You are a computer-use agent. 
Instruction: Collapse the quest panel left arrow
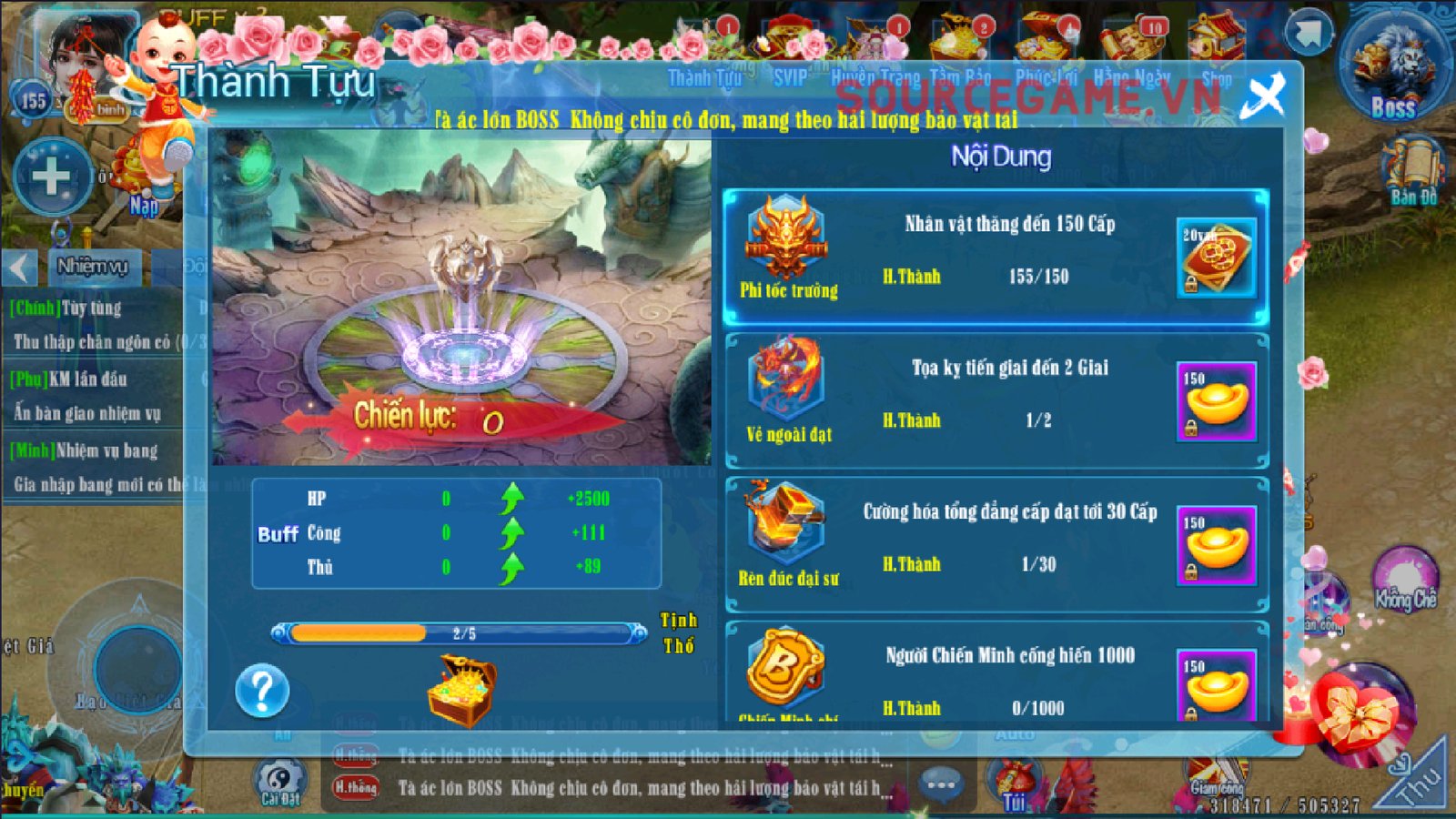point(20,268)
